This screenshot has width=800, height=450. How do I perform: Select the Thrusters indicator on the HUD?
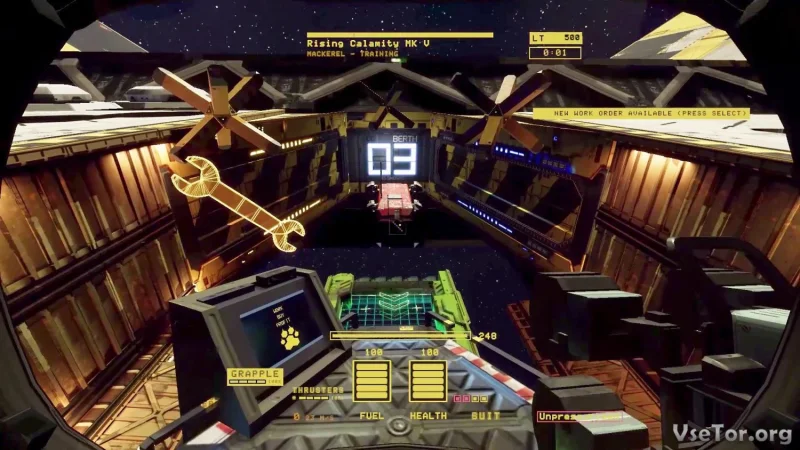(x=319, y=390)
